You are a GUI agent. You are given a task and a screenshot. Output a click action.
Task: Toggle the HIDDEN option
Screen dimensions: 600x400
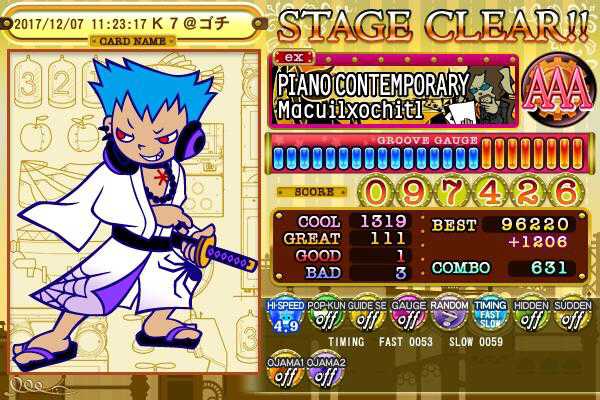[x=531, y=319]
